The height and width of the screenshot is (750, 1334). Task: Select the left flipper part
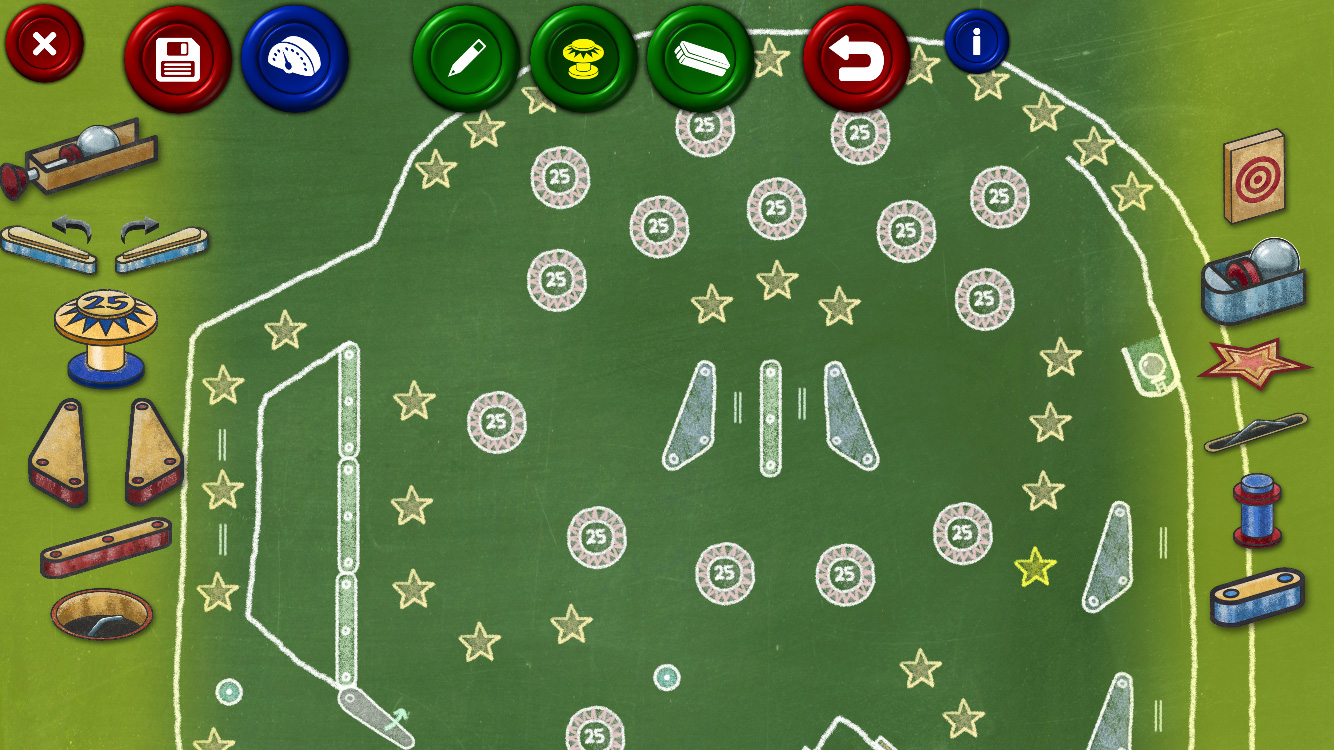[x=50, y=245]
